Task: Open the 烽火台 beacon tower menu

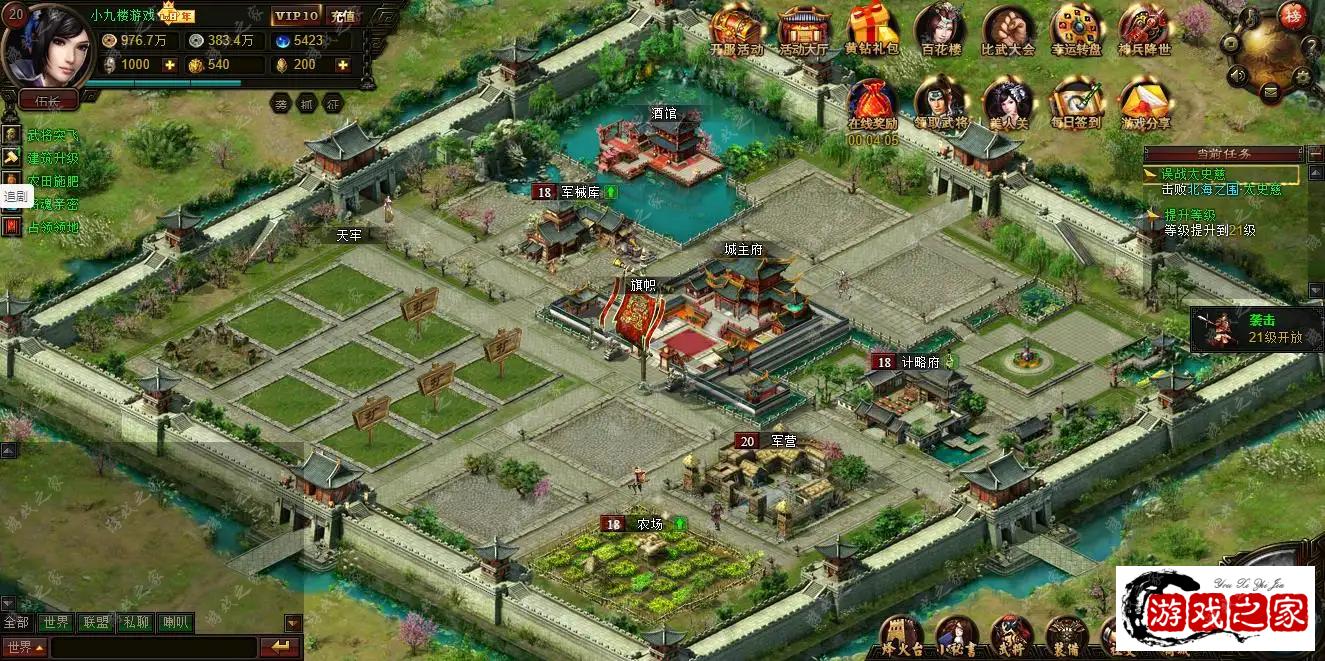Action: tap(899, 633)
